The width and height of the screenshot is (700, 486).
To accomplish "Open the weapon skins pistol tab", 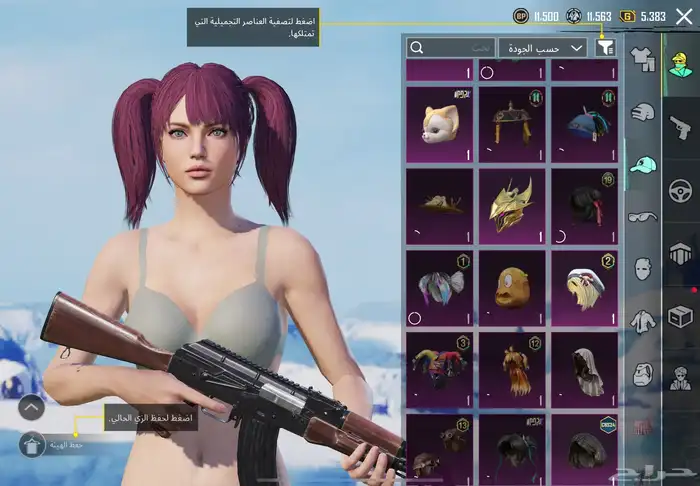I will (x=680, y=127).
